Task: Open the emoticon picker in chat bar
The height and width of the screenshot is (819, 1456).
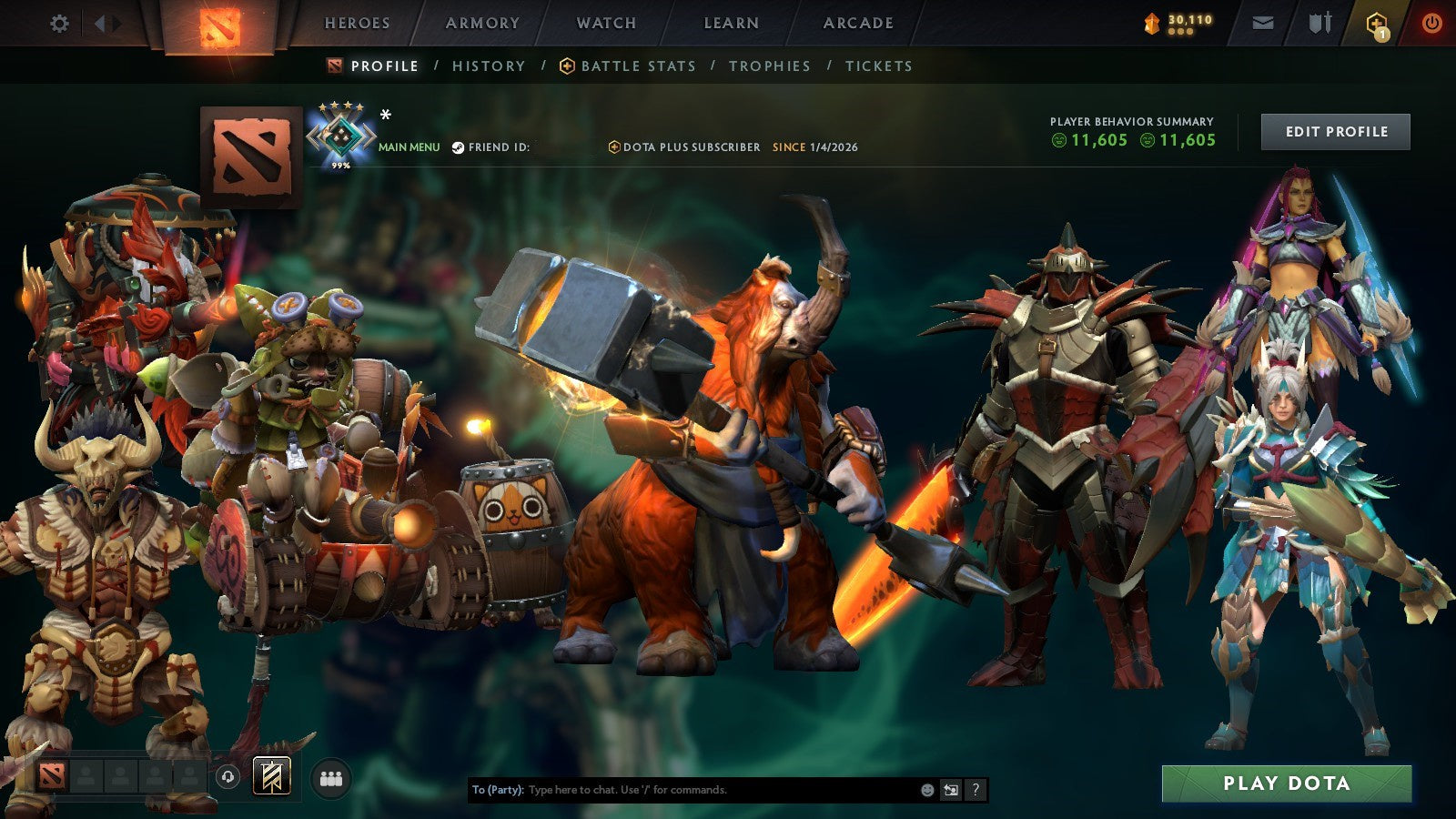Action: tap(927, 790)
